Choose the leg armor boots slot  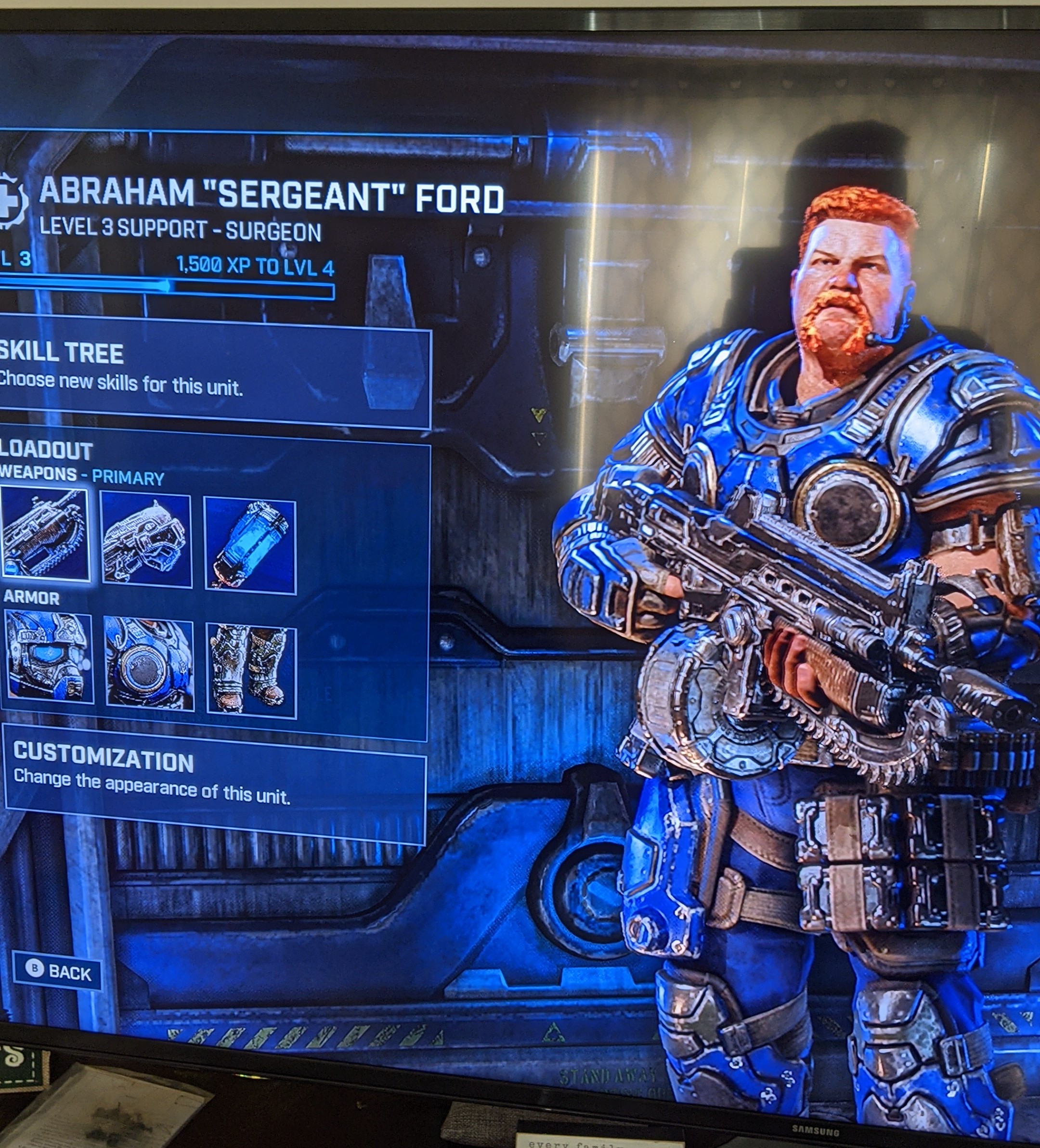pos(251,671)
